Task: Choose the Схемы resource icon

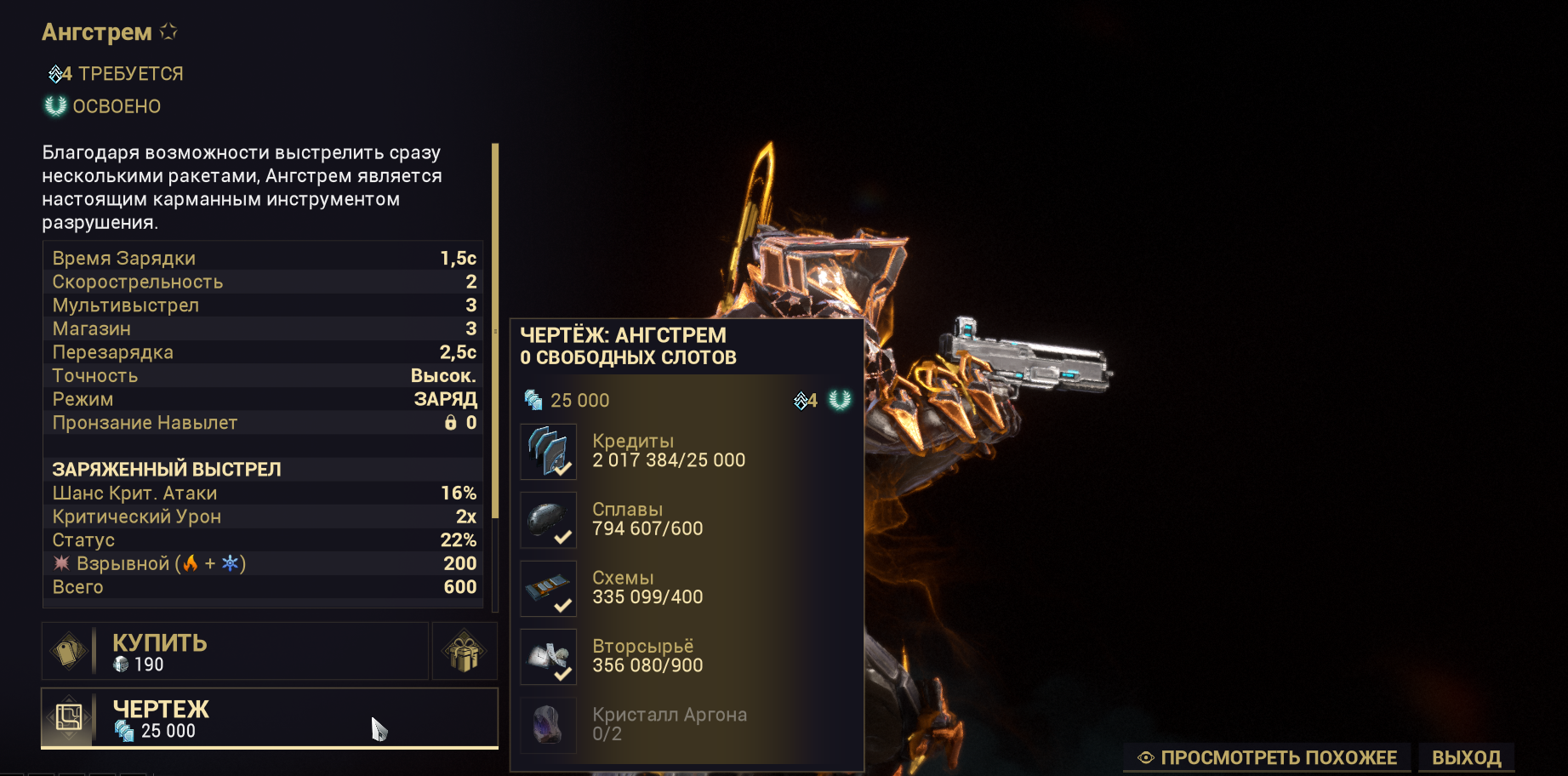Action: click(549, 589)
